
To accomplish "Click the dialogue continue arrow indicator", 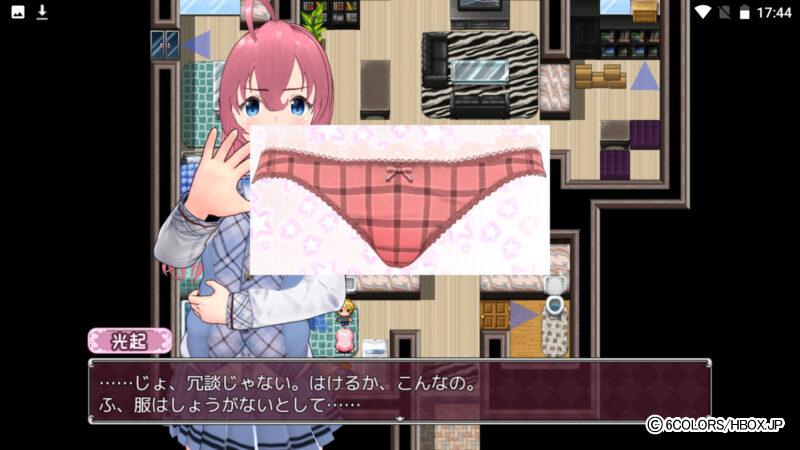I will tap(400, 419).
